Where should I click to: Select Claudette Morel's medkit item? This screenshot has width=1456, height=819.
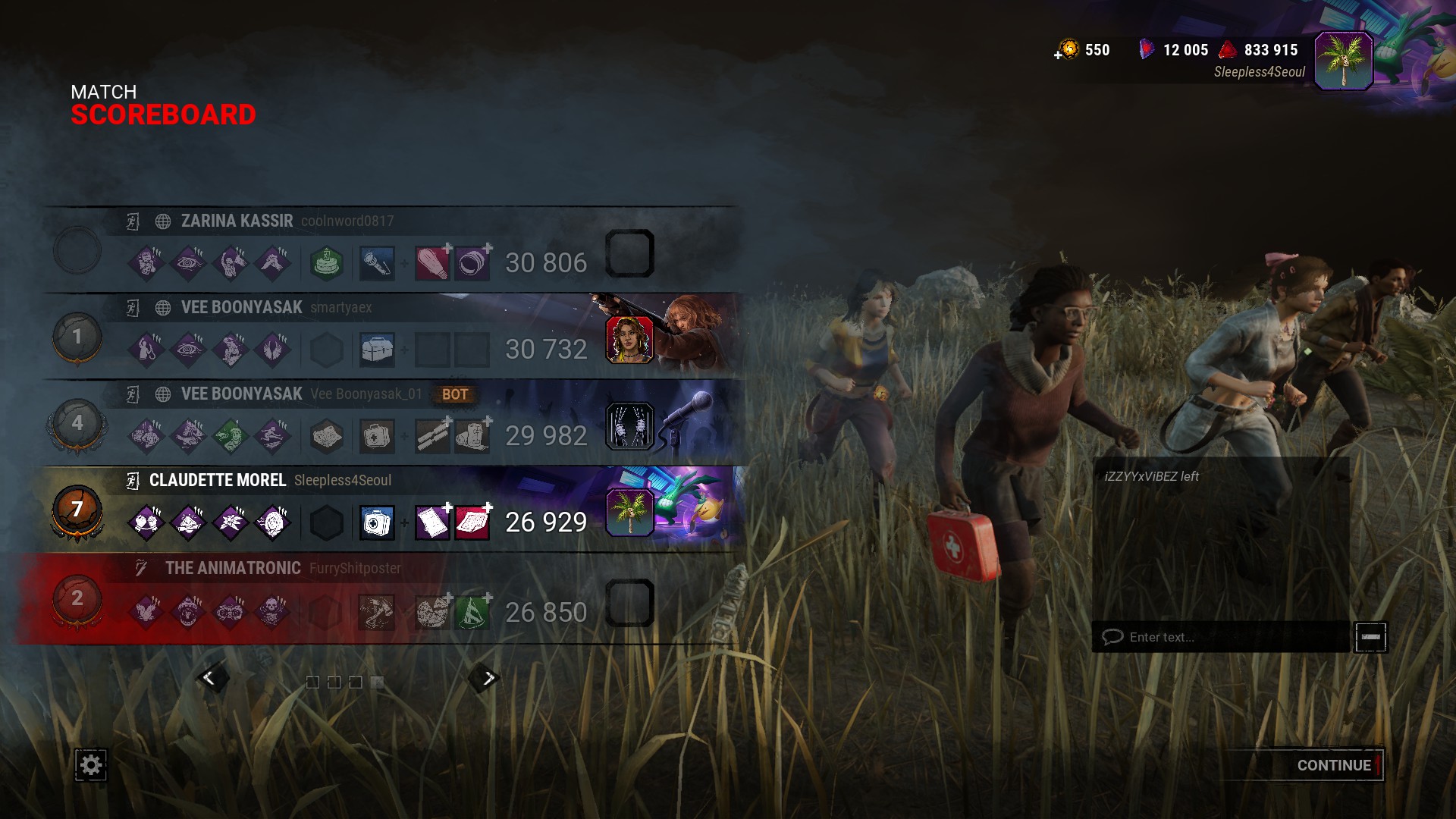click(377, 522)
